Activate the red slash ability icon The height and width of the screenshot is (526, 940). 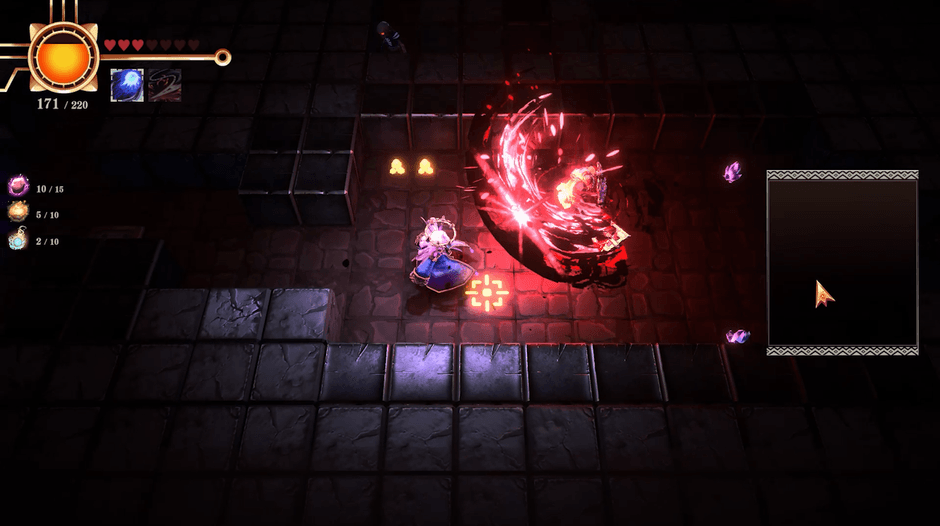(x=164, y=85)
